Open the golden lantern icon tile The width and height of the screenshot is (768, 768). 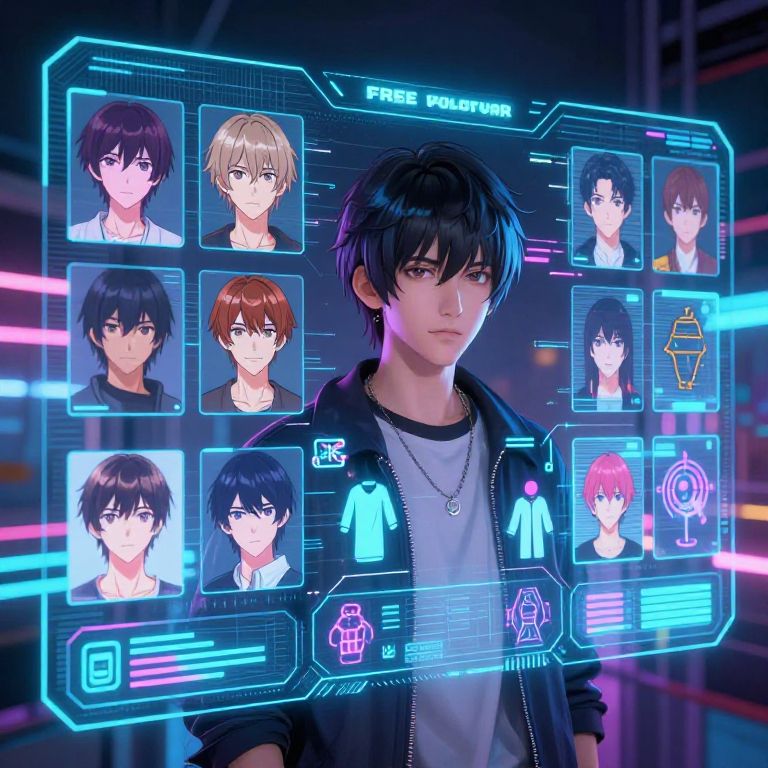685,352
